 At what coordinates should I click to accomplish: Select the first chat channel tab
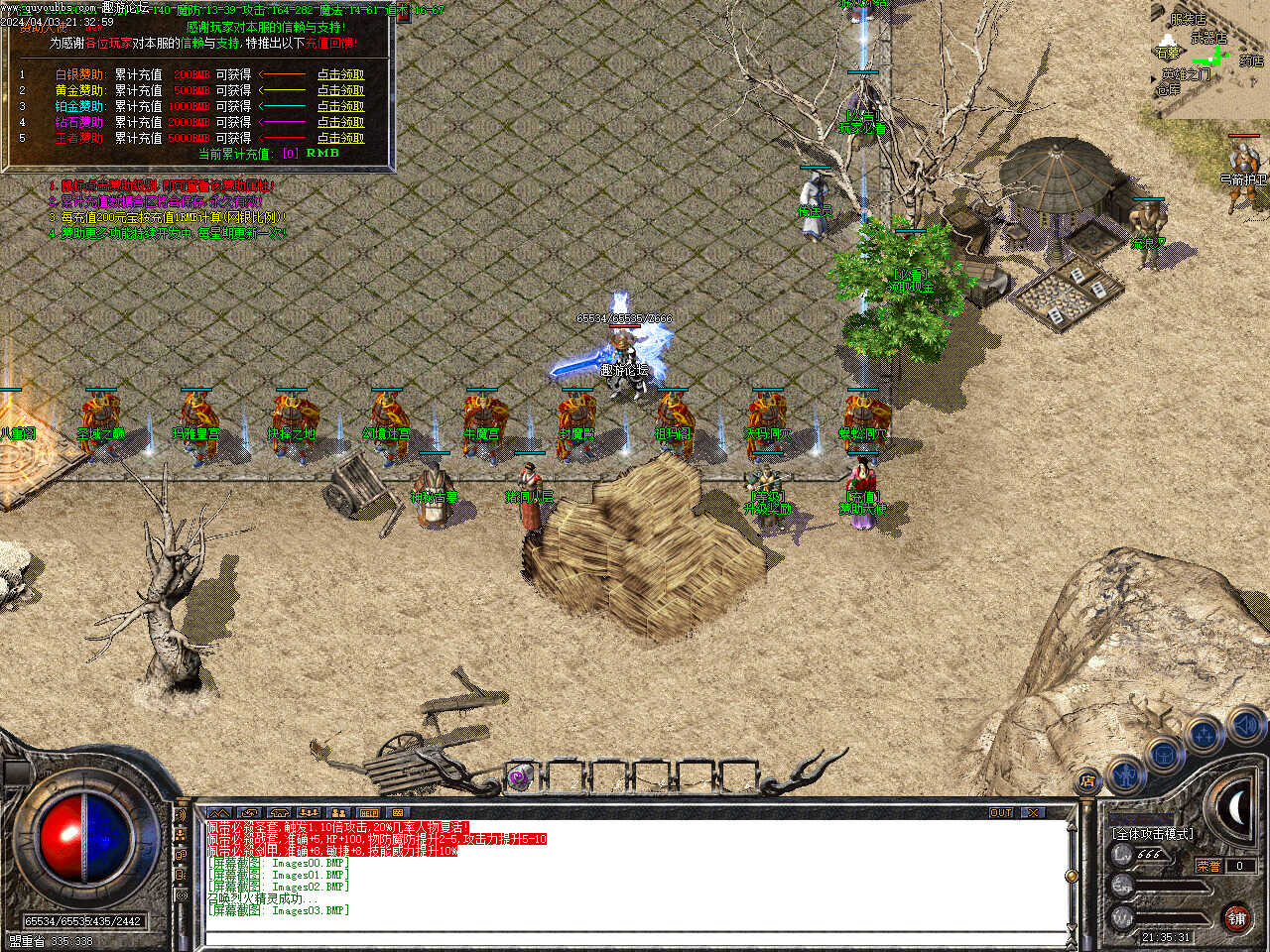pyautogui.click(x=219, y=812)
